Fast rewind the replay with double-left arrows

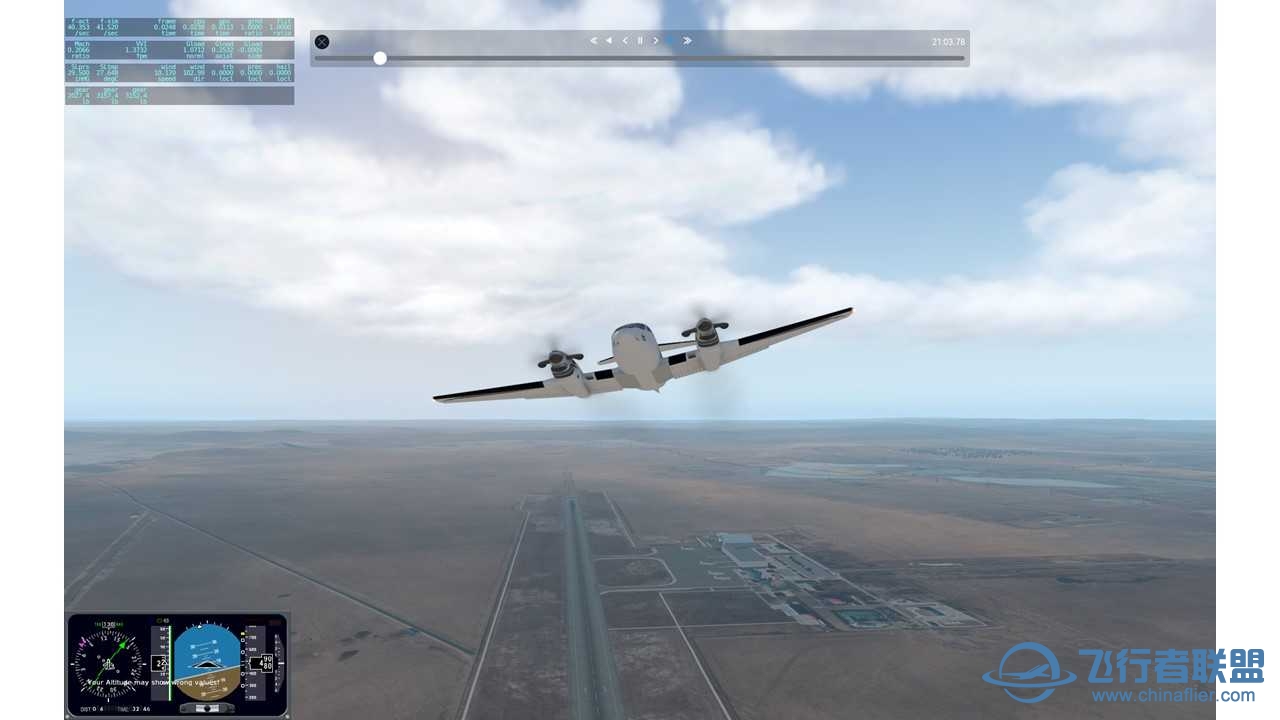593,41
